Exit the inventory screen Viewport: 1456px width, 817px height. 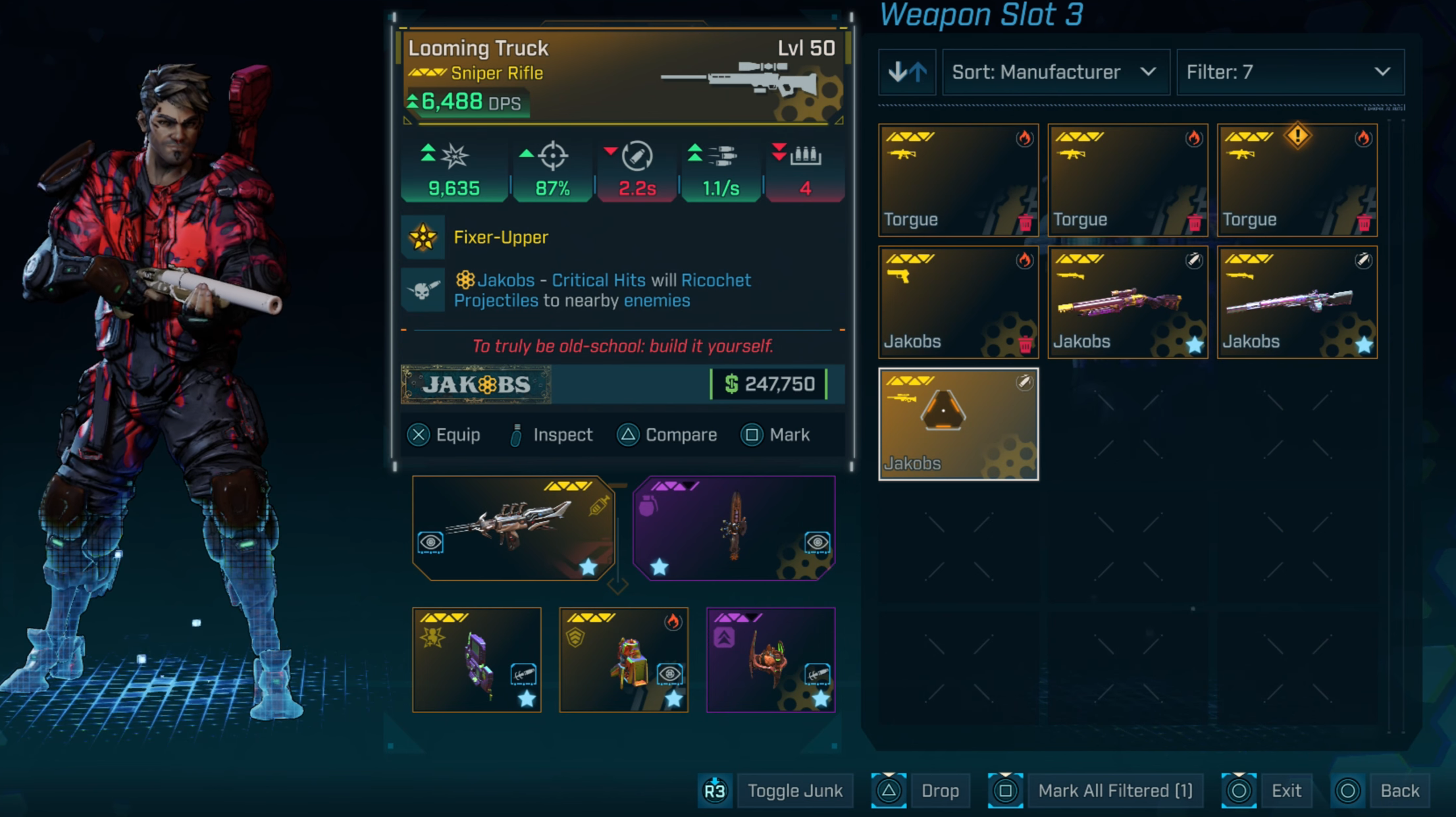pyautogui.click(x=1286, y=791)
